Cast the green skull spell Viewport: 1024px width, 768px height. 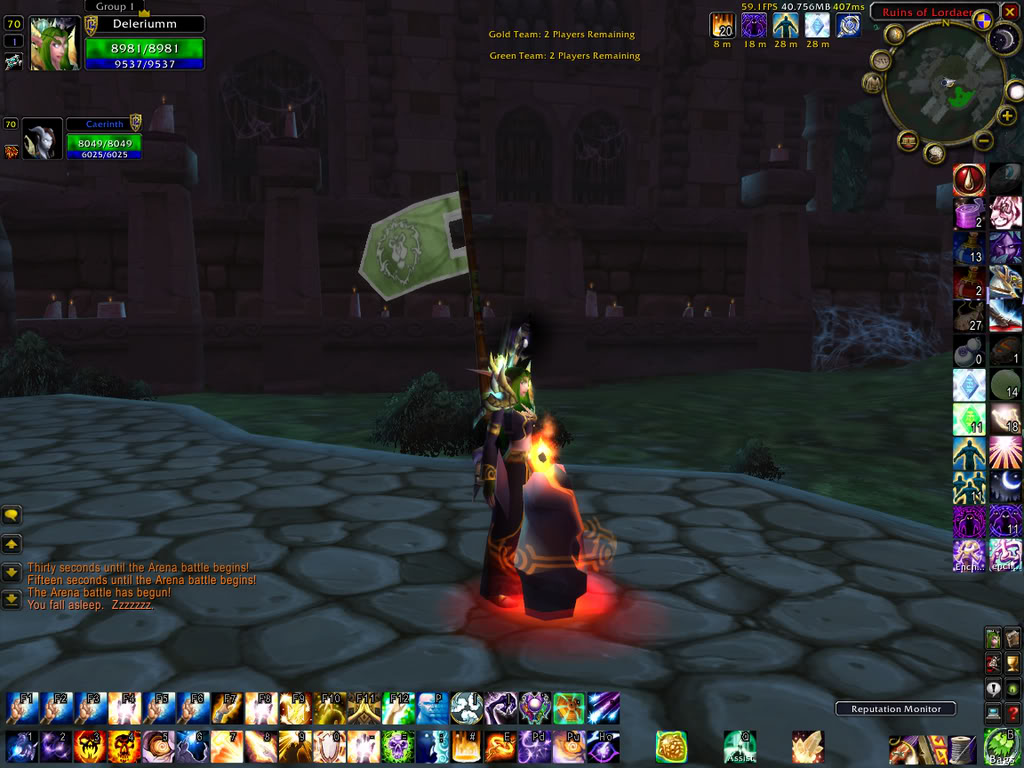tap(397, 746)
